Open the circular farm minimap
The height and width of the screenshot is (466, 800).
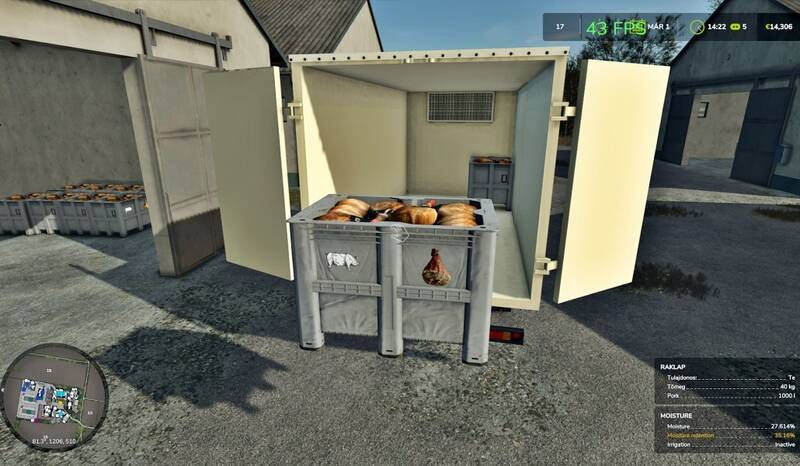tap(54, 396)
